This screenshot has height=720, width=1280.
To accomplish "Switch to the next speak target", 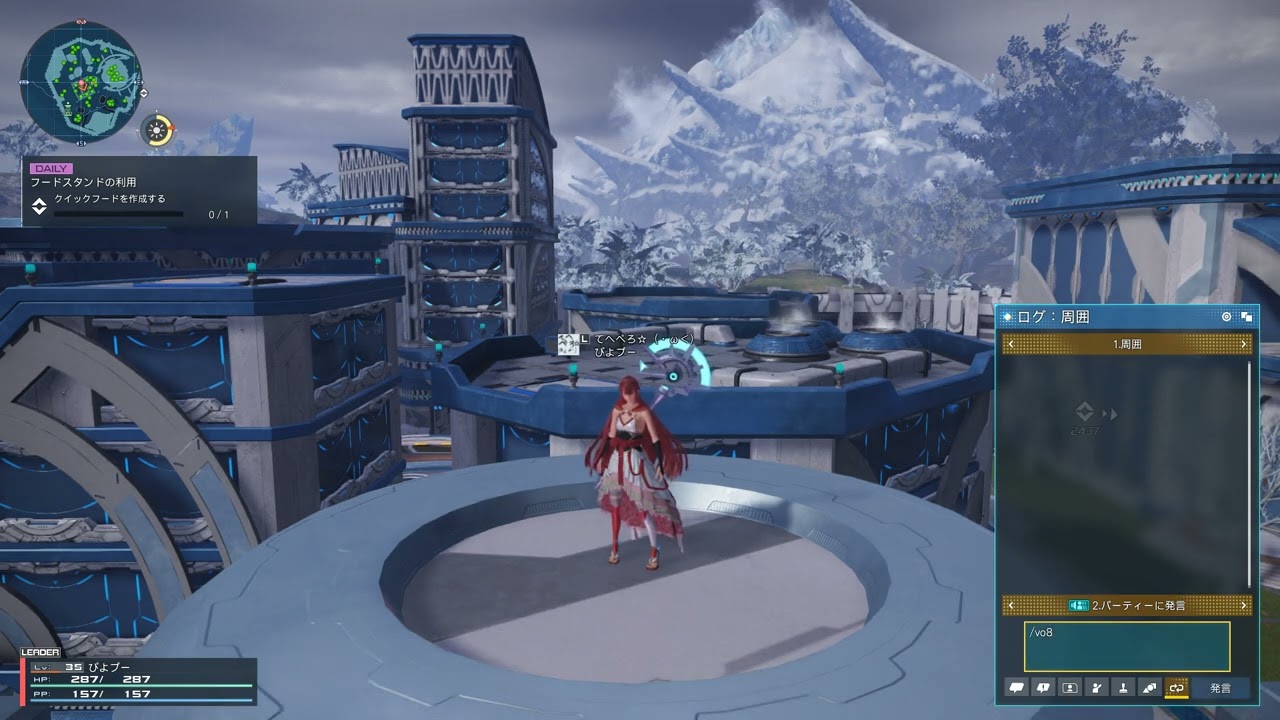I will (x=1244, y=606).
